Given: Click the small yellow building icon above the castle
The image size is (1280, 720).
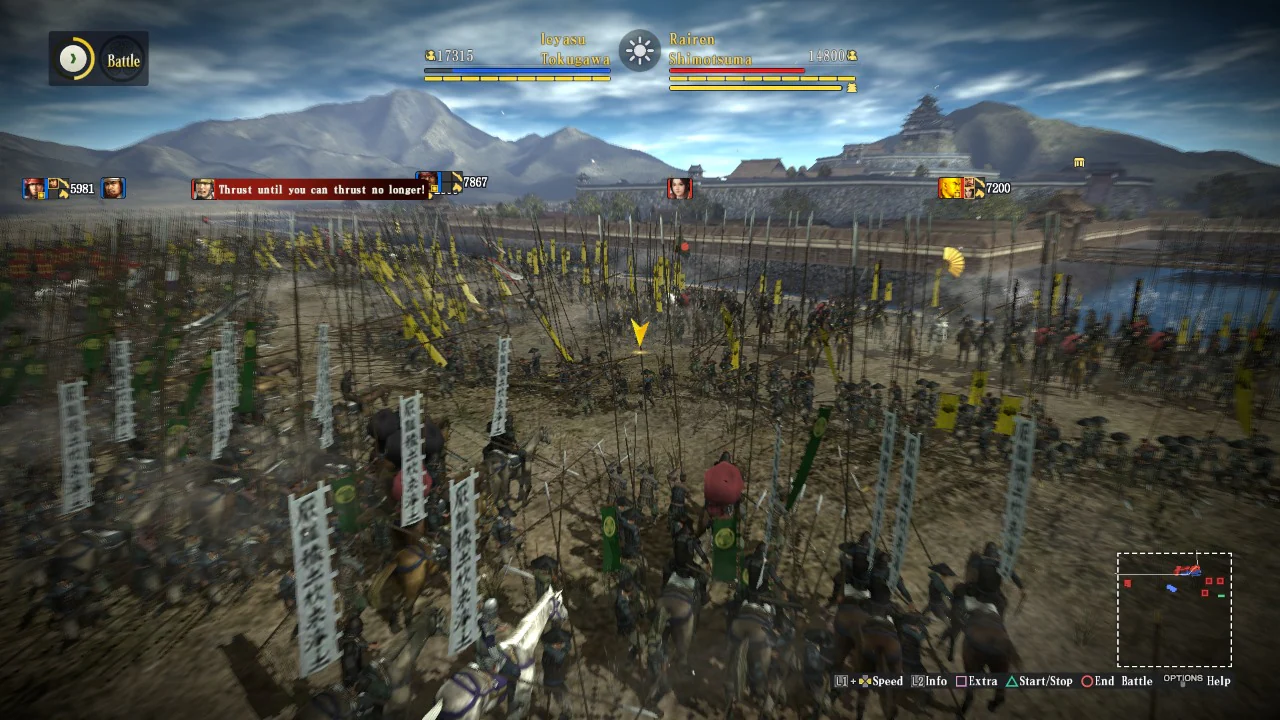Looking at the screenshot, I should (1079, 162).
